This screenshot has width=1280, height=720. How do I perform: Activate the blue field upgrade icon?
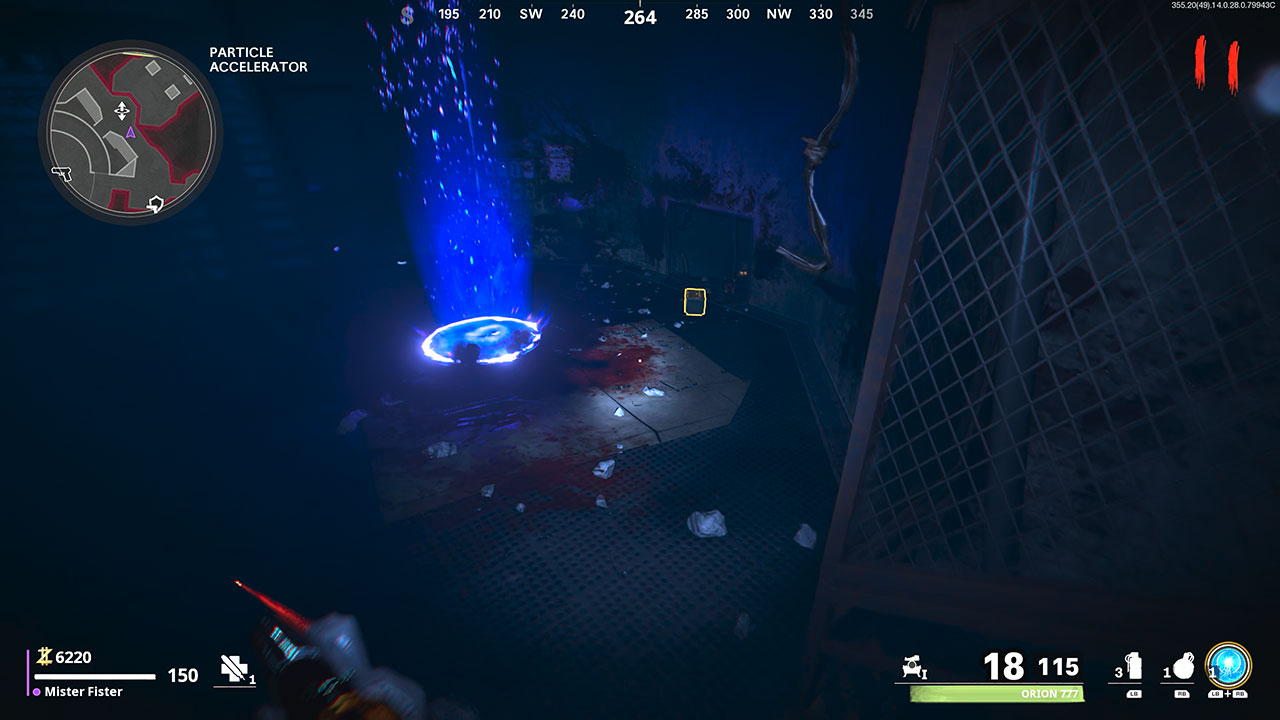pyautogui.click(x=1227, y=664)
